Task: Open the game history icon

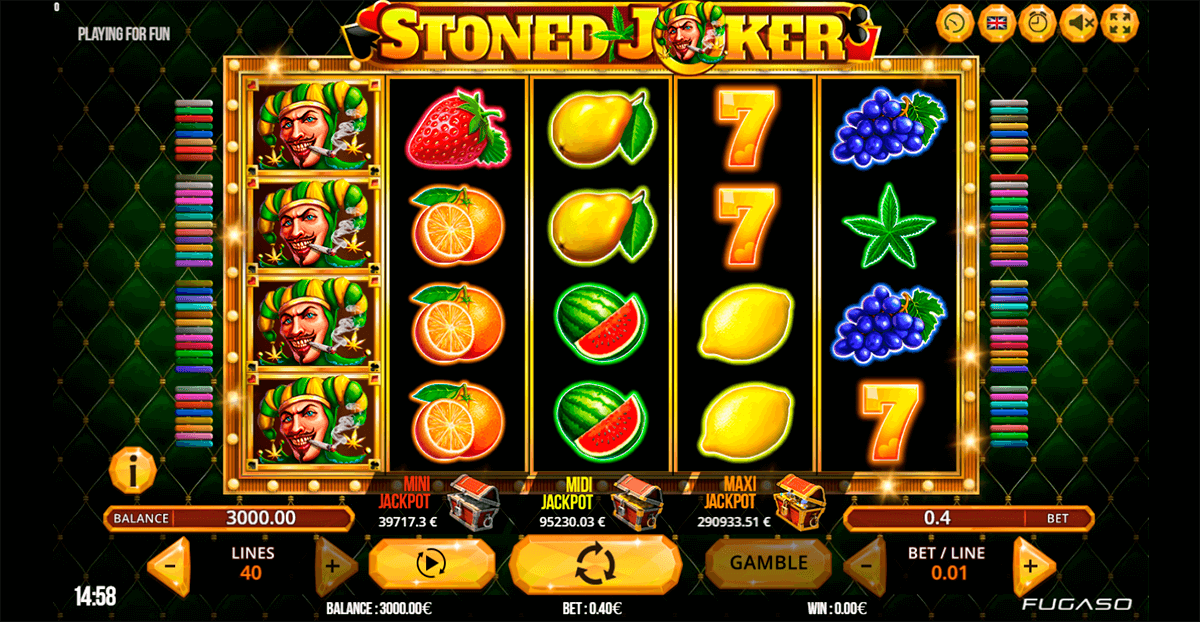Action: (955, 23)
